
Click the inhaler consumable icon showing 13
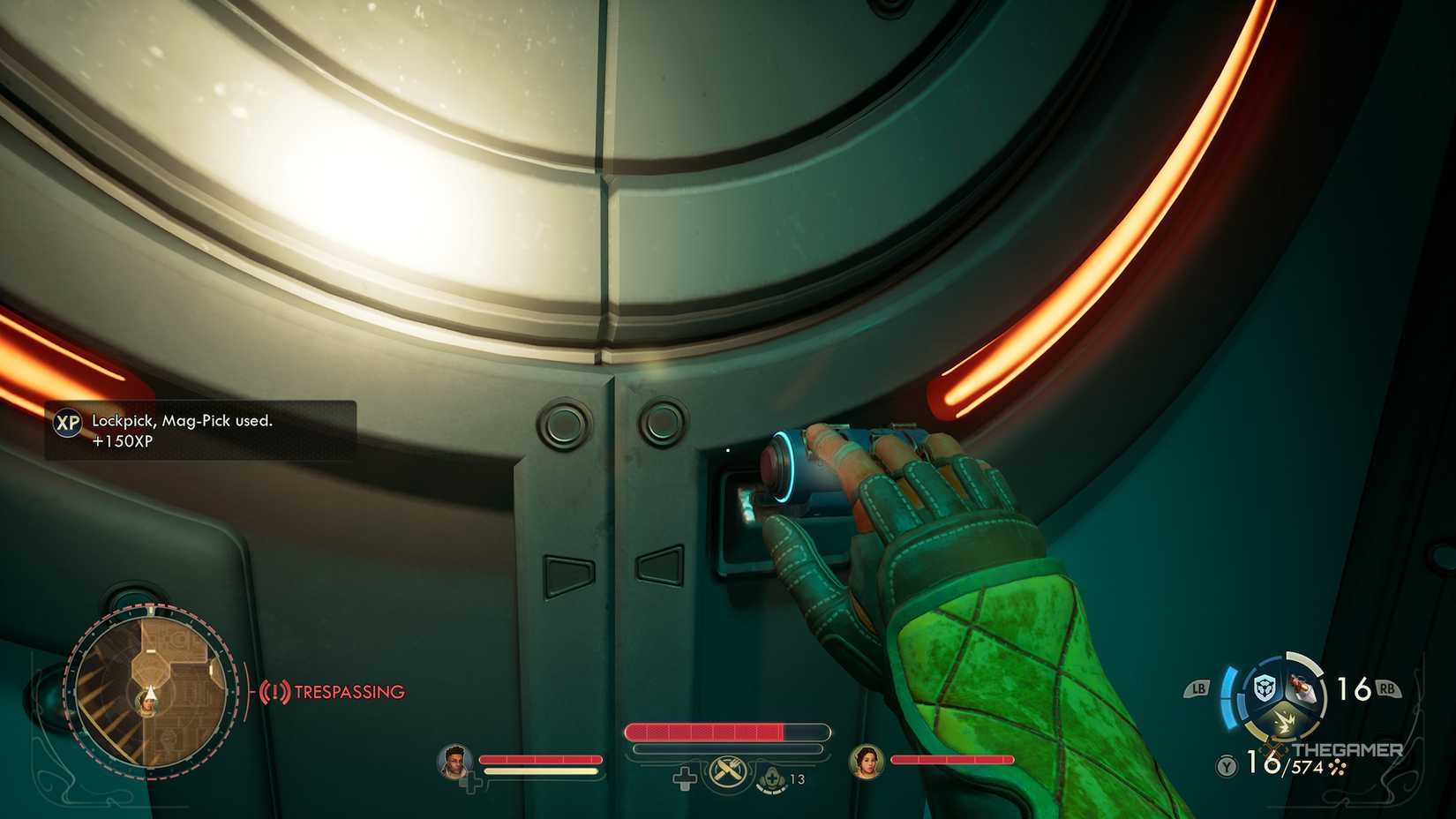[x=771, y=779]
